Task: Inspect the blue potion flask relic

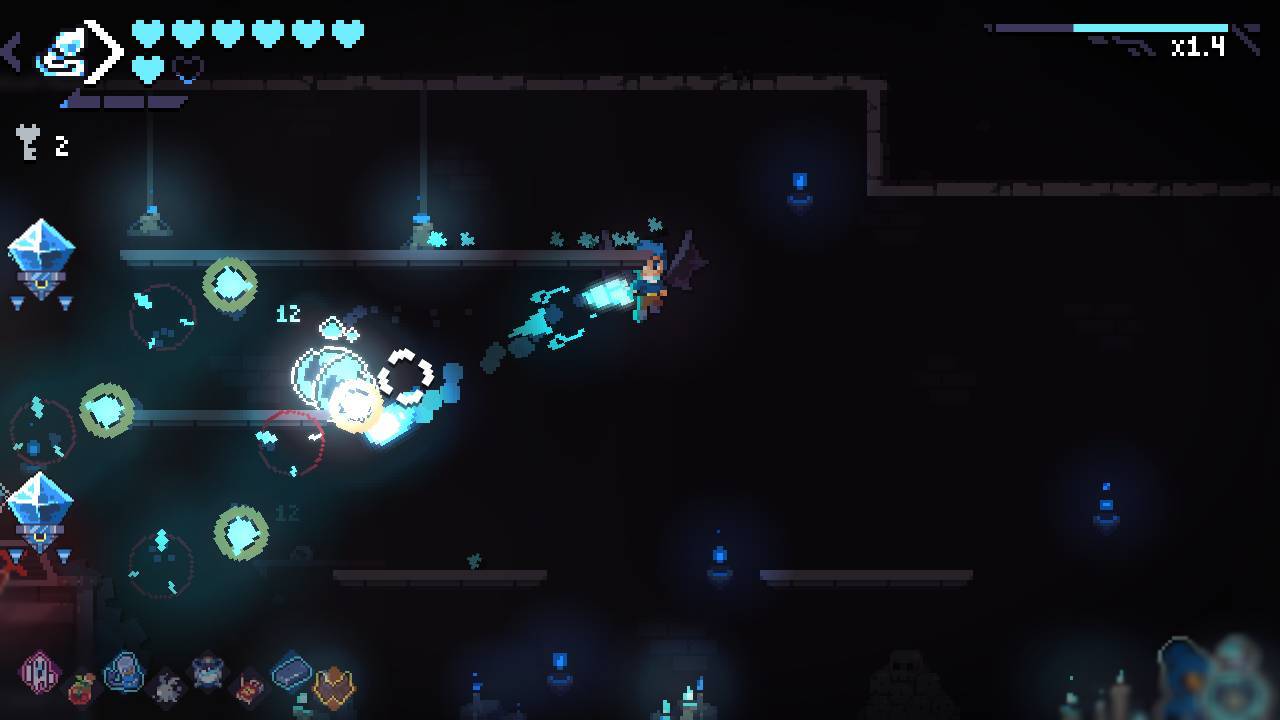Action: (x=124, y=672)
